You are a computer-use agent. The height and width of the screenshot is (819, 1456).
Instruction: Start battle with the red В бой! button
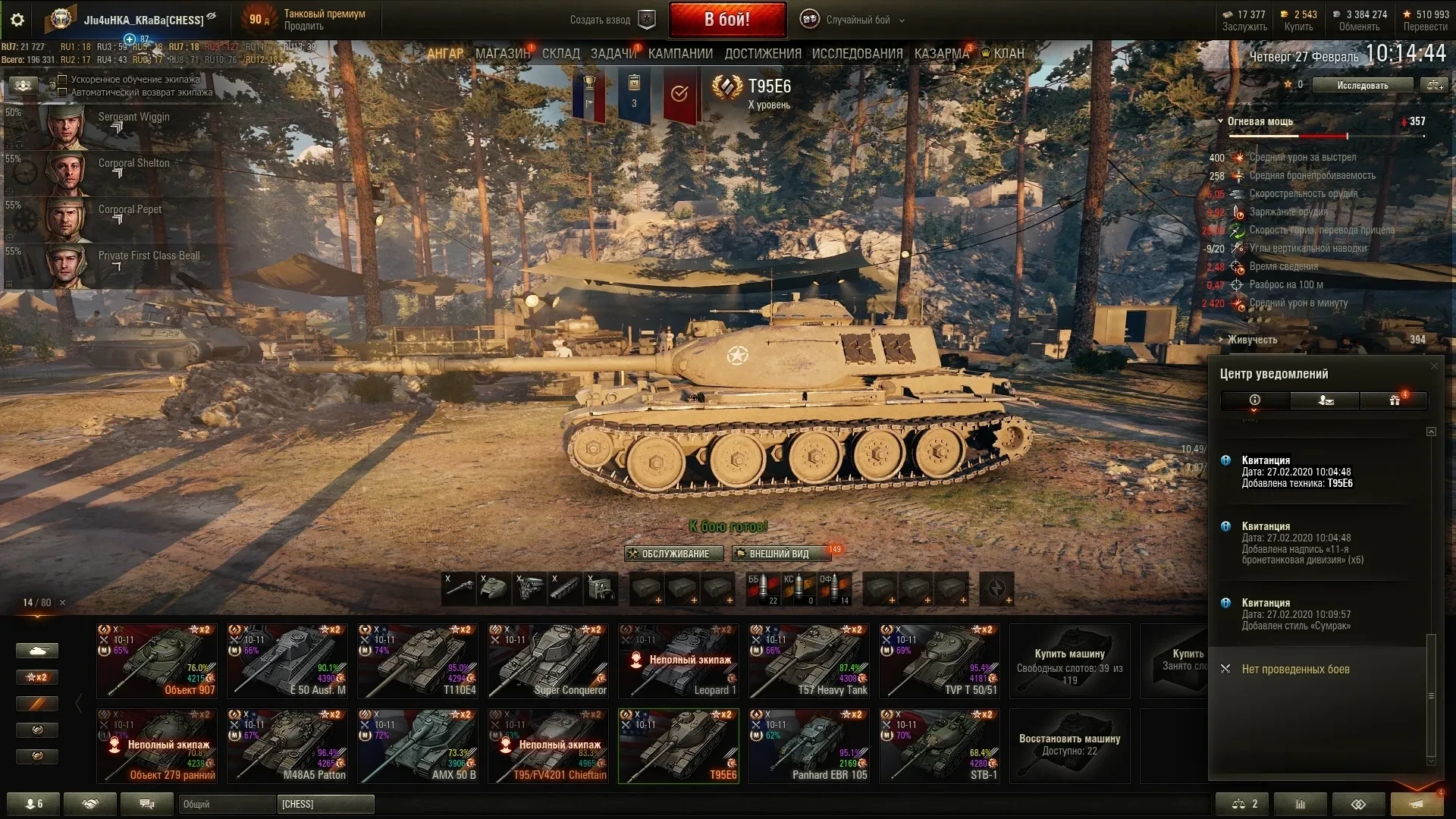coord(726,20)
